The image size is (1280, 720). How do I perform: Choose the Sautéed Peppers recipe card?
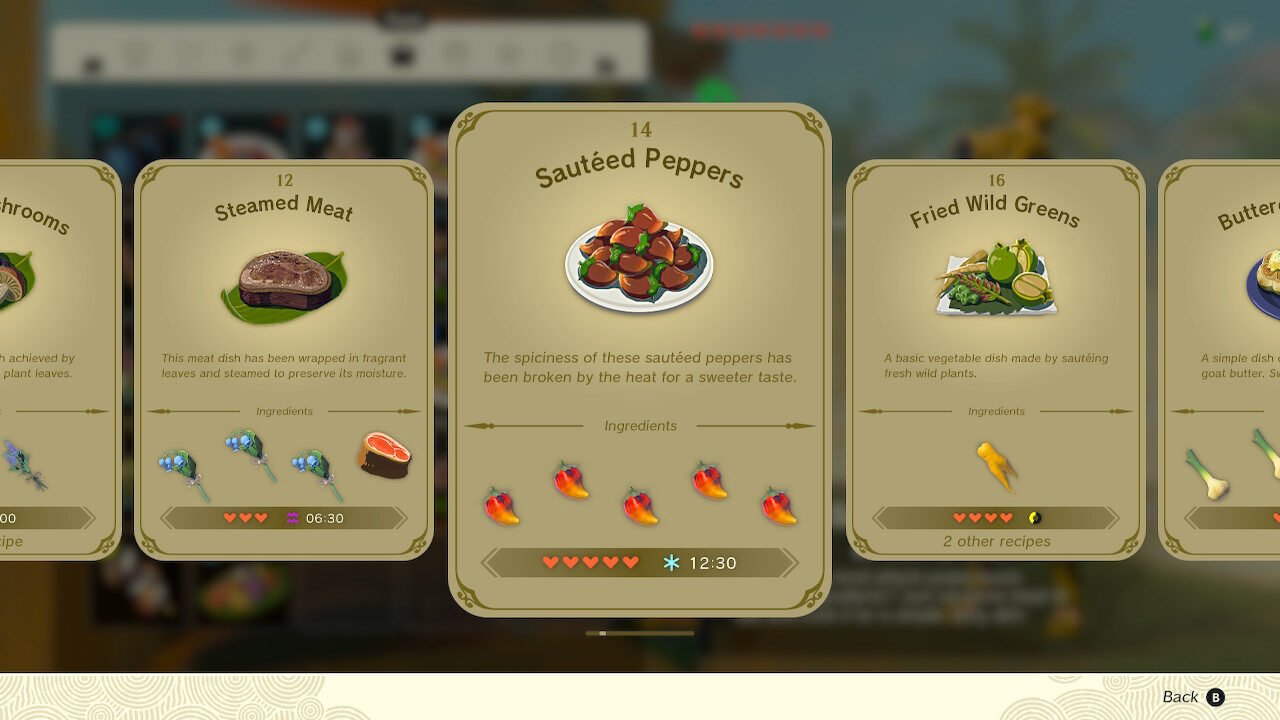[x=640, y=360]
